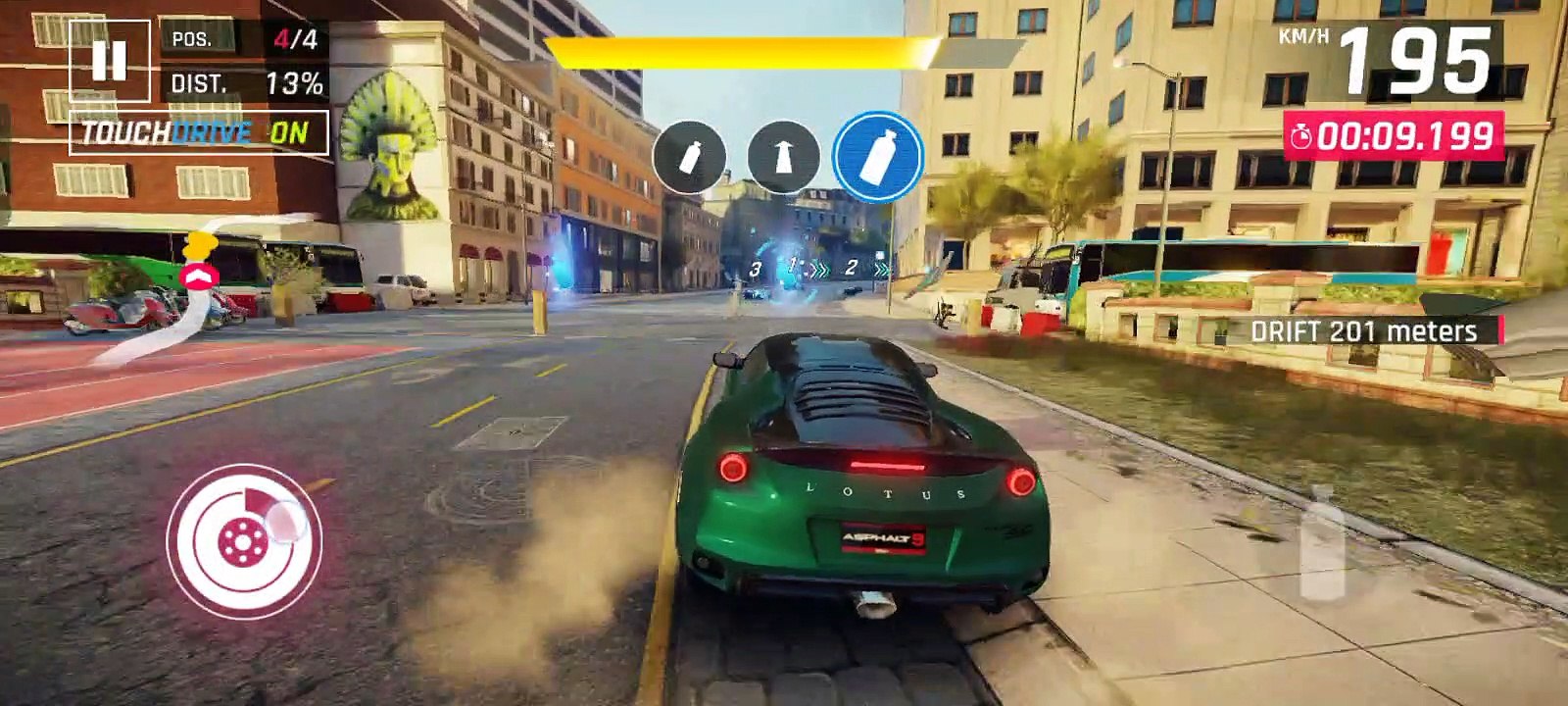Select the highlighted blue nitro route icon

(877, 157)
